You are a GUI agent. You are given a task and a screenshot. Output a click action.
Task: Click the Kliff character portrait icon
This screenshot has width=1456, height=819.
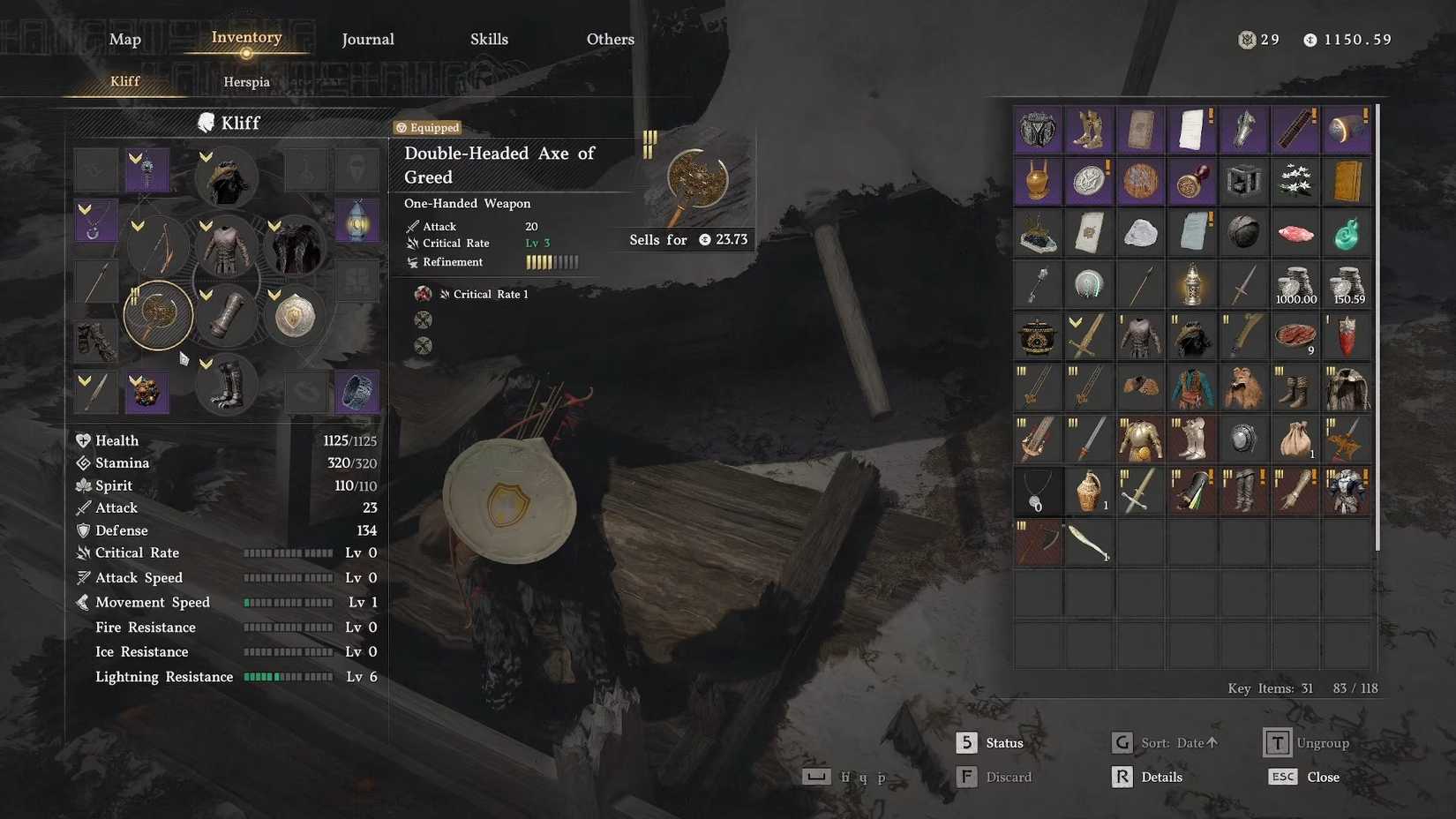coord(206,122)
